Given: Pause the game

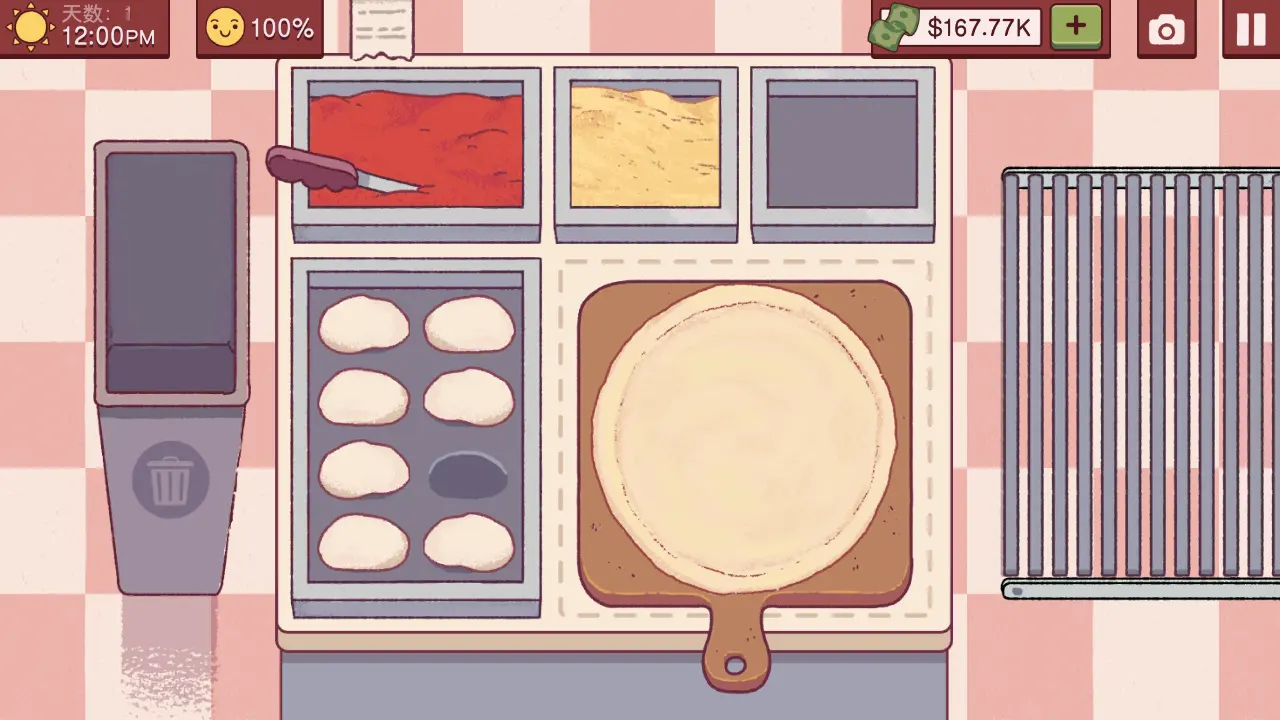Looking at the screenshot, I should (x=1251, y=29).
